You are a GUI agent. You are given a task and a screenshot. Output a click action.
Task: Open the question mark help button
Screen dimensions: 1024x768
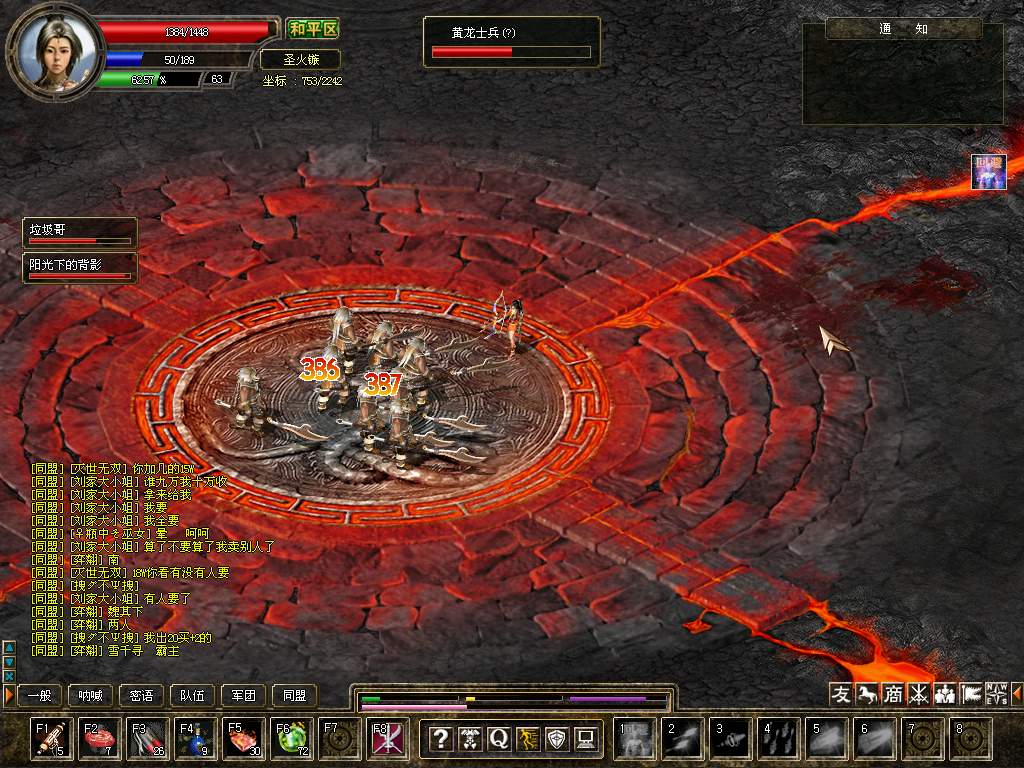click(x=440, y=739)
